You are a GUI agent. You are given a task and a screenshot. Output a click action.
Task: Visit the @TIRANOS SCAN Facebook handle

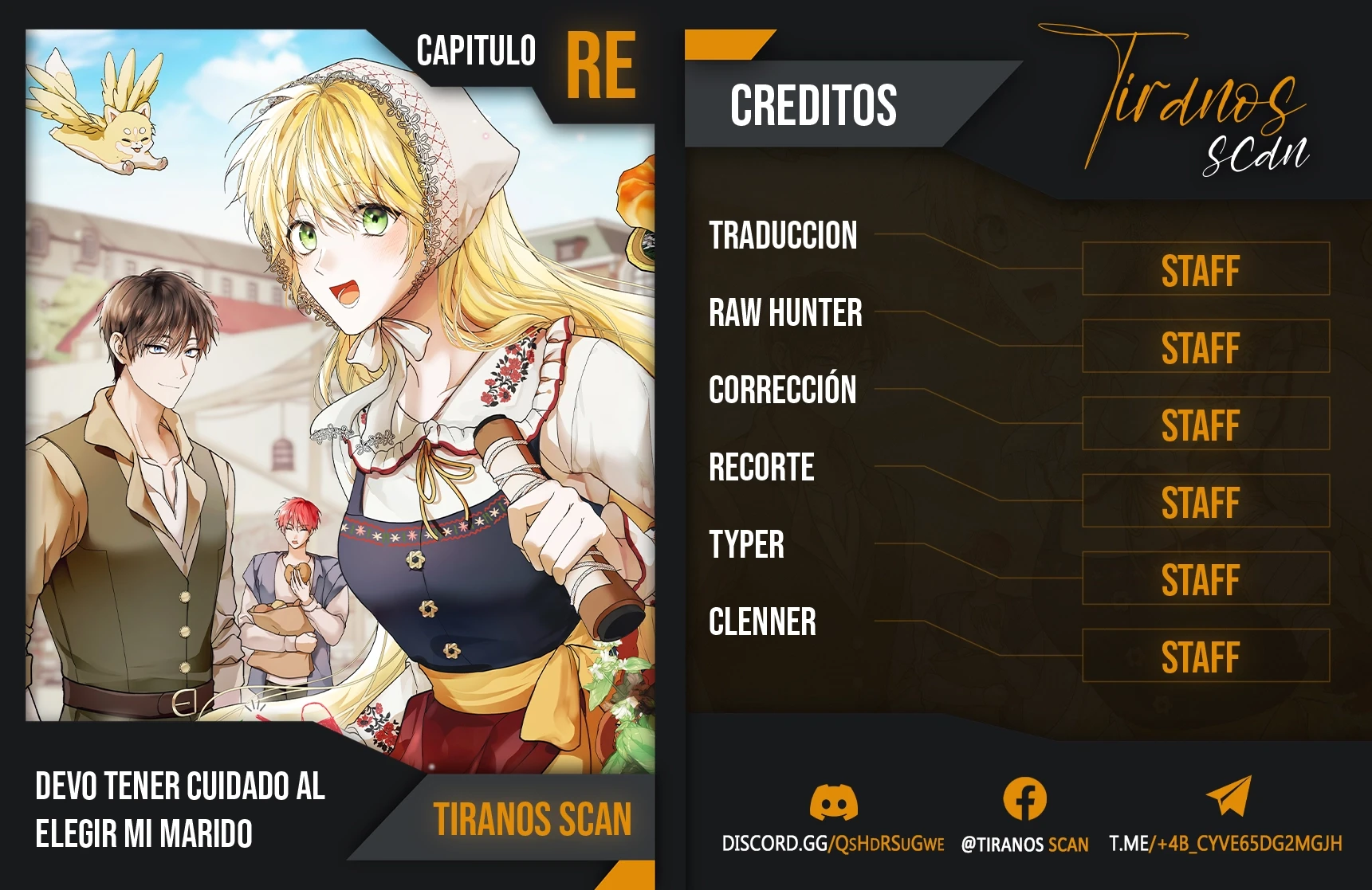pos(1024,845)
